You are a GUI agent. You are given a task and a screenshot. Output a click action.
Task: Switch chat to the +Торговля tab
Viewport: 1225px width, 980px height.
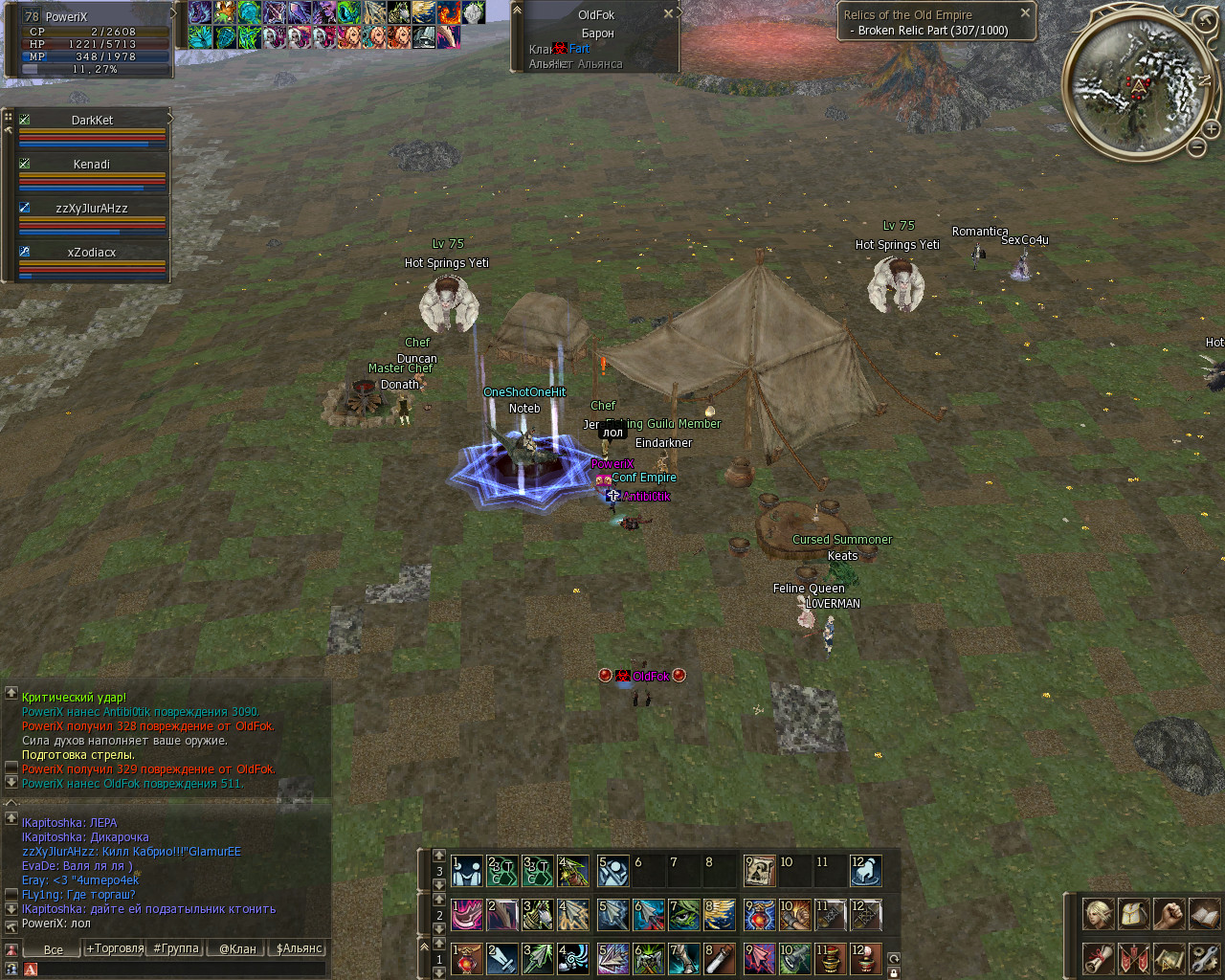pyautogui.click(x=114, y=949)
